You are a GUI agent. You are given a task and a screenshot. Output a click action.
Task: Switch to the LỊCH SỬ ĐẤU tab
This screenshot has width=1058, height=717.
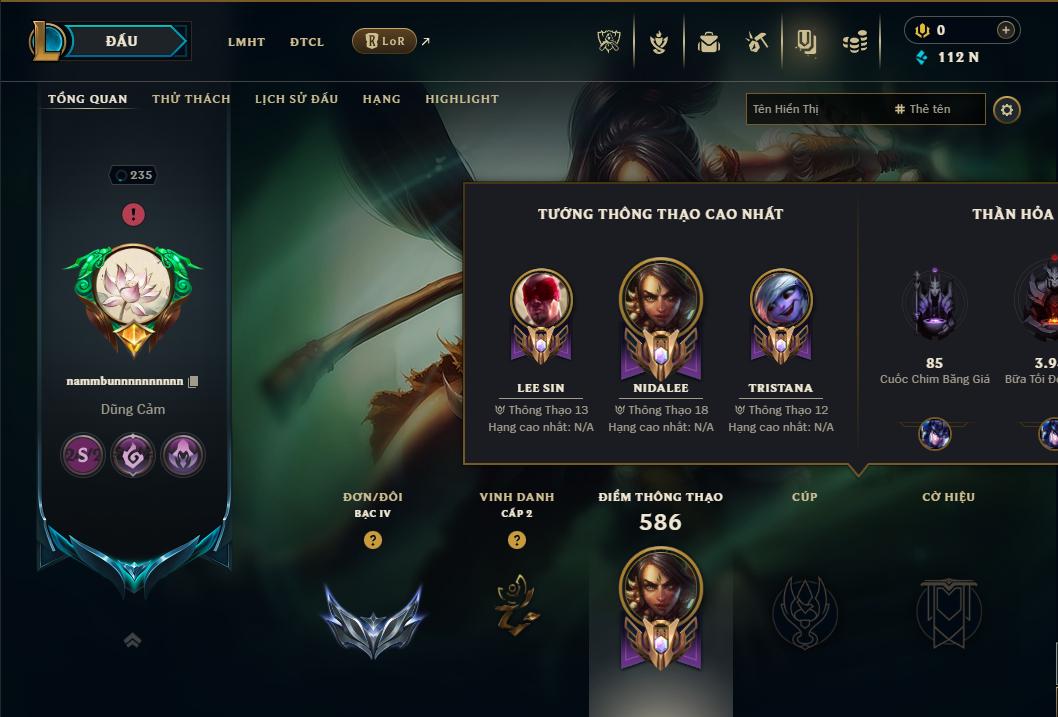click(296, 99)
